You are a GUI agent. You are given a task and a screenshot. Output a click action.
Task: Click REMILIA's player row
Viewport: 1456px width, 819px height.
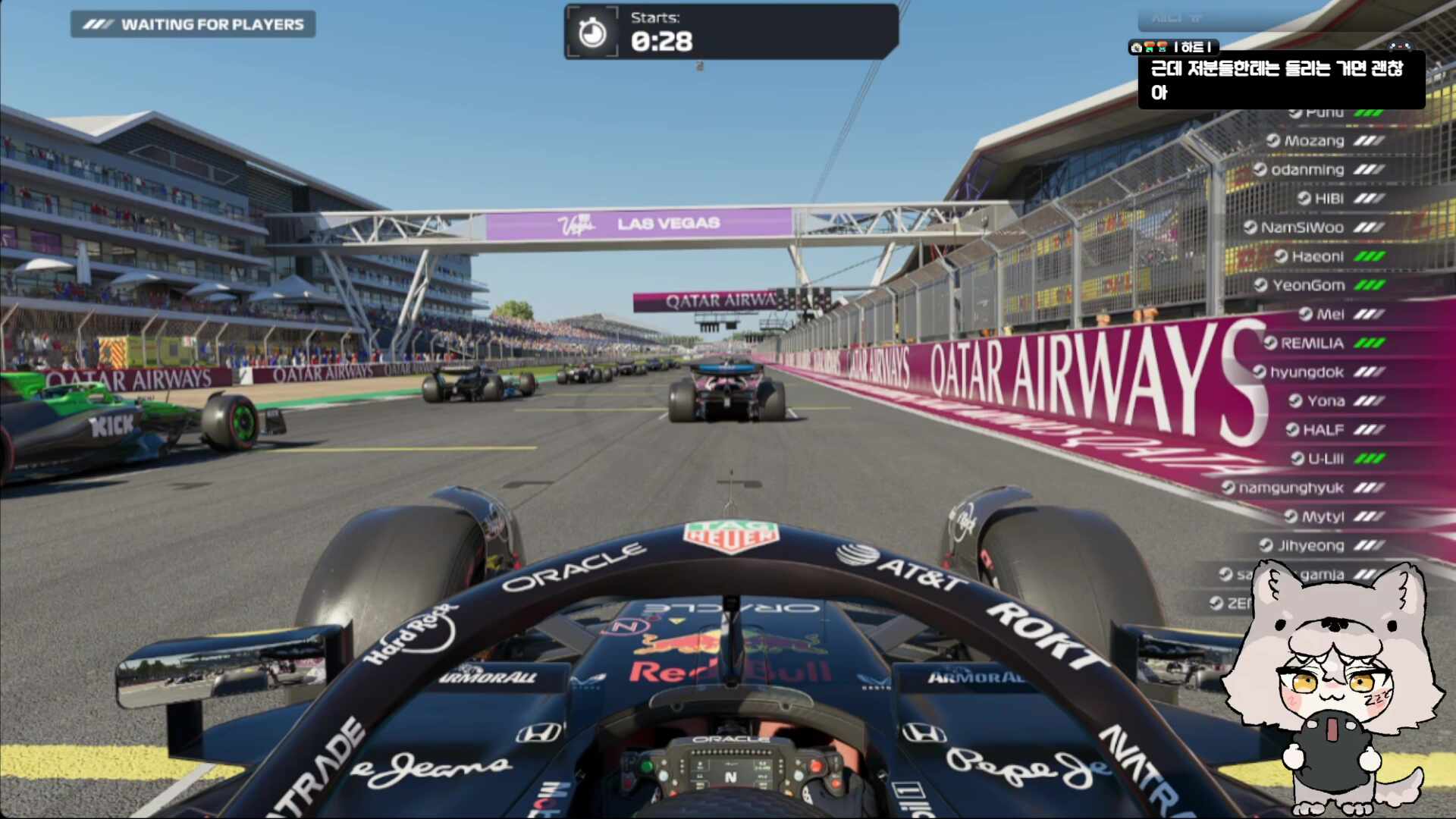coord(1312,343)
